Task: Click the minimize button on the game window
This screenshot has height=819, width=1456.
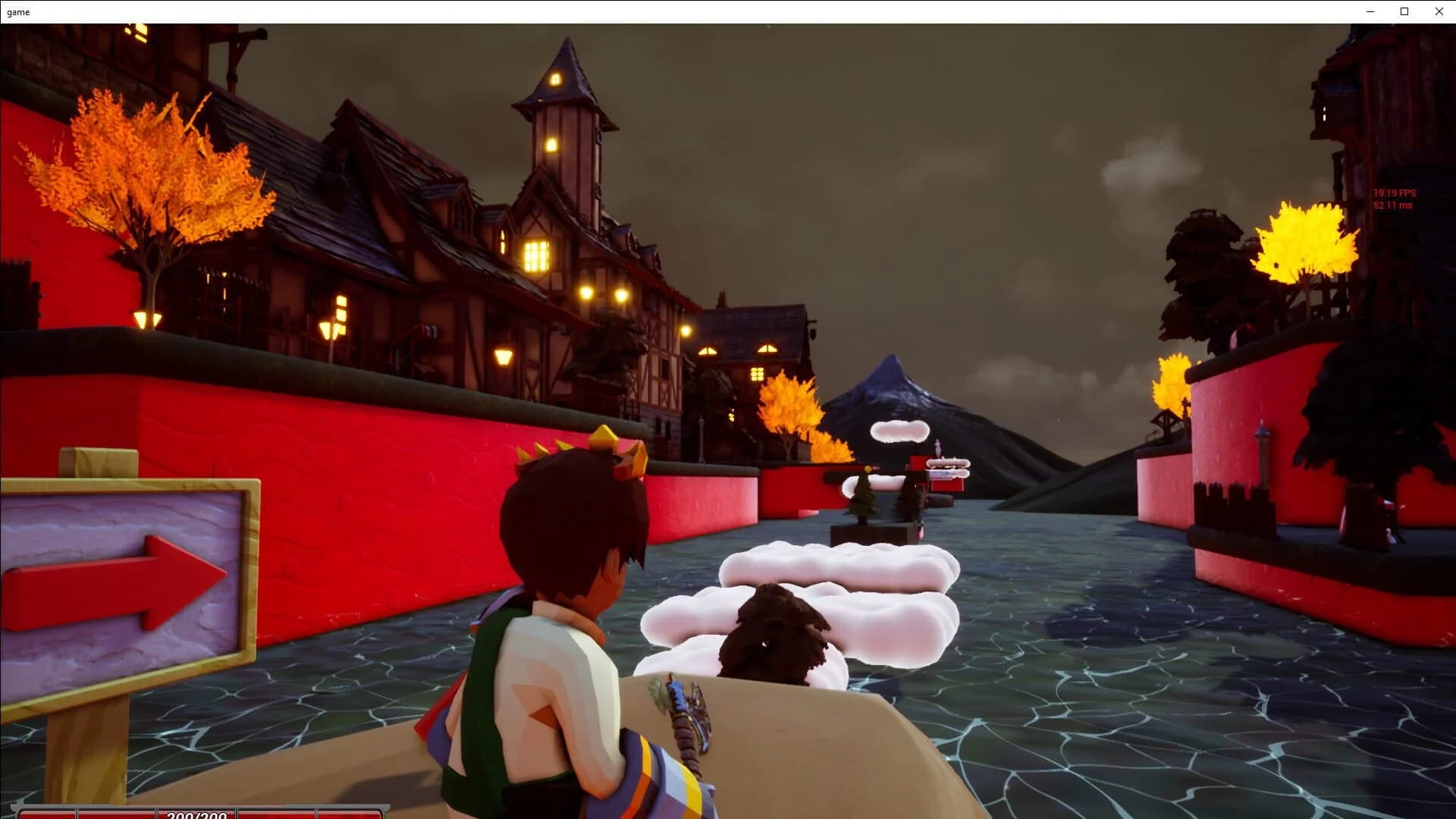Action: pyautogui.click(x=1370, y=11)
